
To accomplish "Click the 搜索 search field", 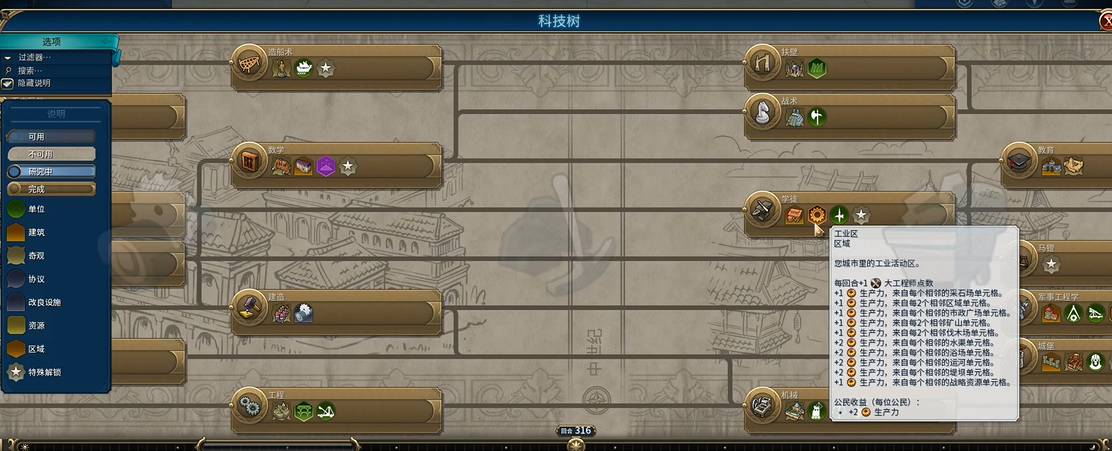I will pyautogui.click(x=35, y=70).
